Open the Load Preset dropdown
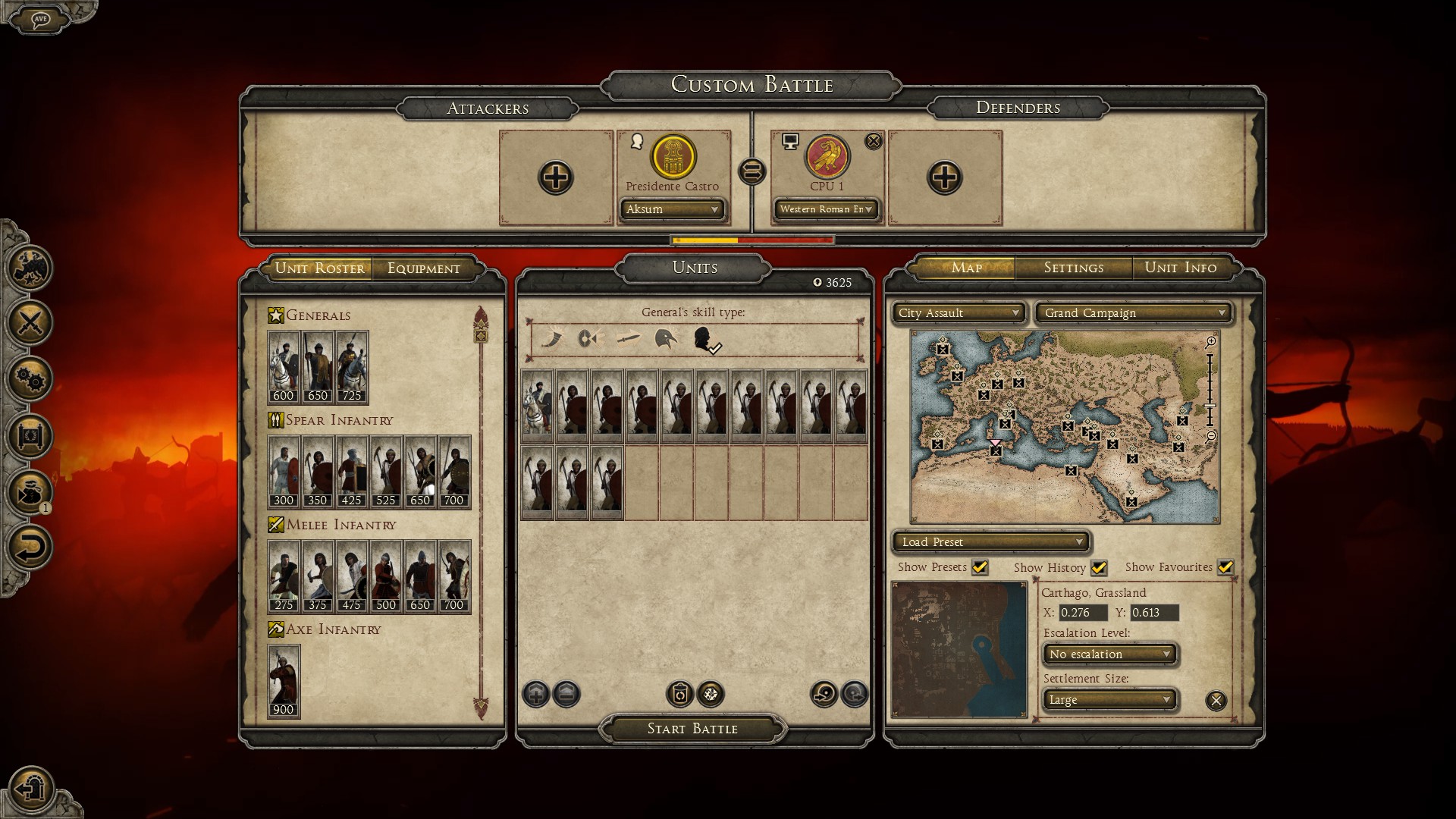This screenshot has width=1456, height=819. 991,542
